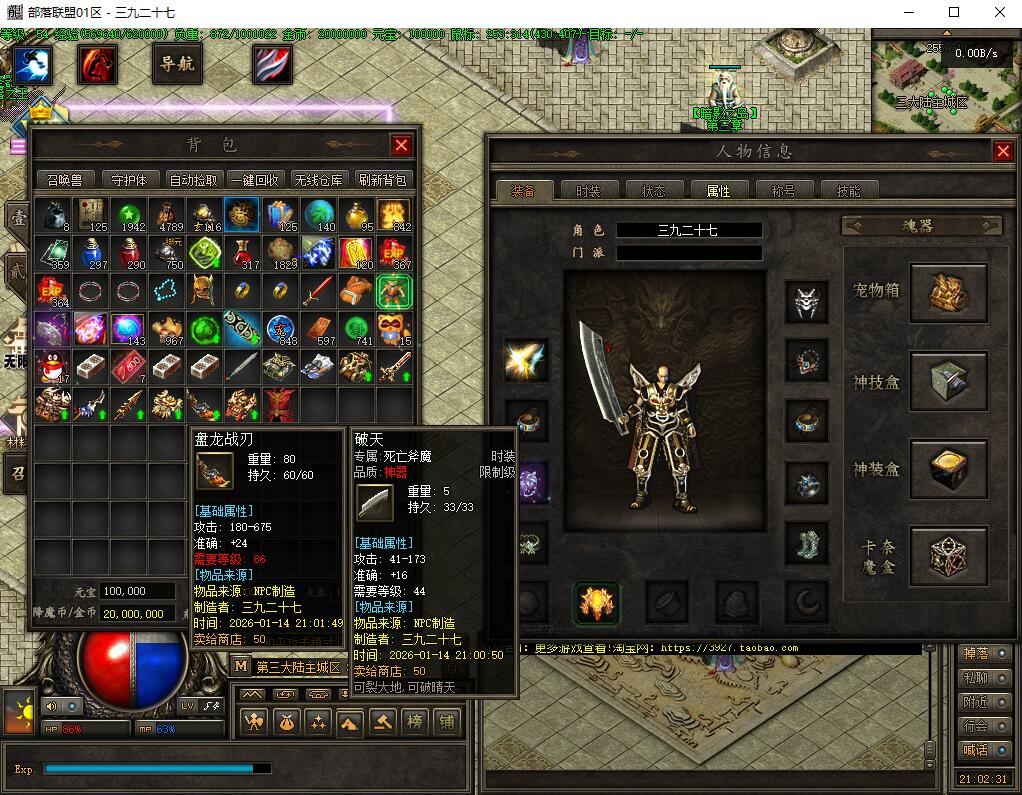
Task: Open the 召唤兽 summon beast button
Action: point(65,180)
